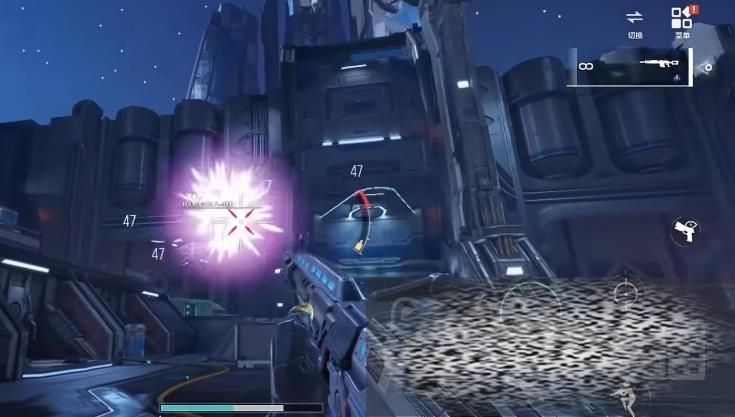Activate the crosshair aim button
Screen dimensions: 735x417
pos(626,293)
